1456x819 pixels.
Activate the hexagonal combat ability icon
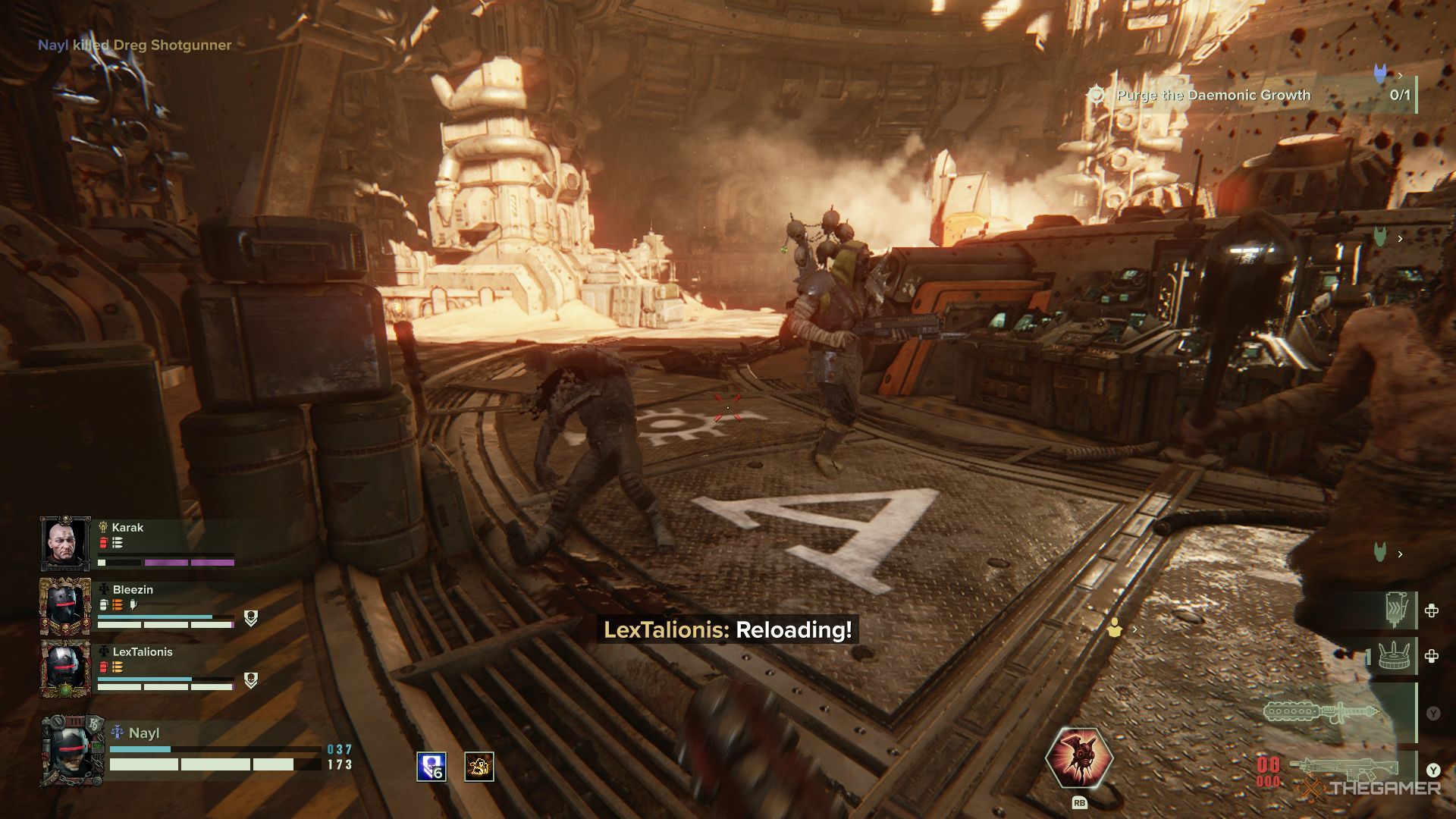point(1078,758)
